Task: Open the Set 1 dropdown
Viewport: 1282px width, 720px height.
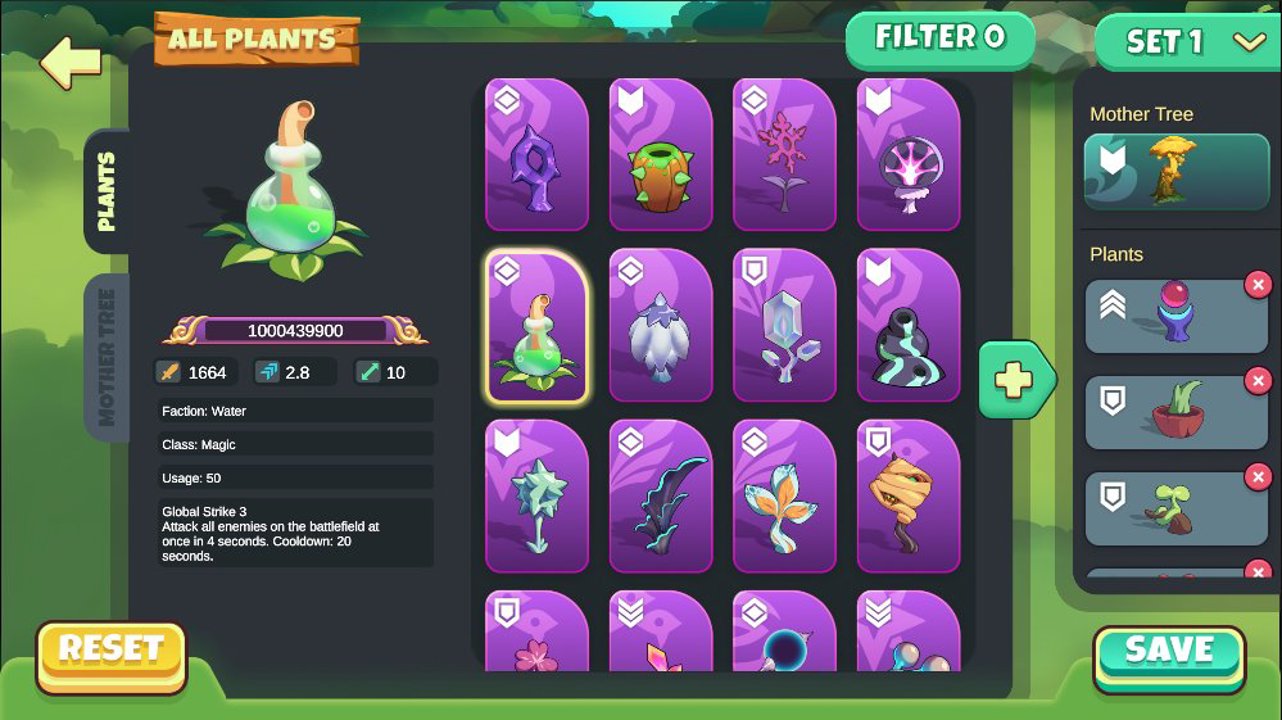Action: 1186,44
